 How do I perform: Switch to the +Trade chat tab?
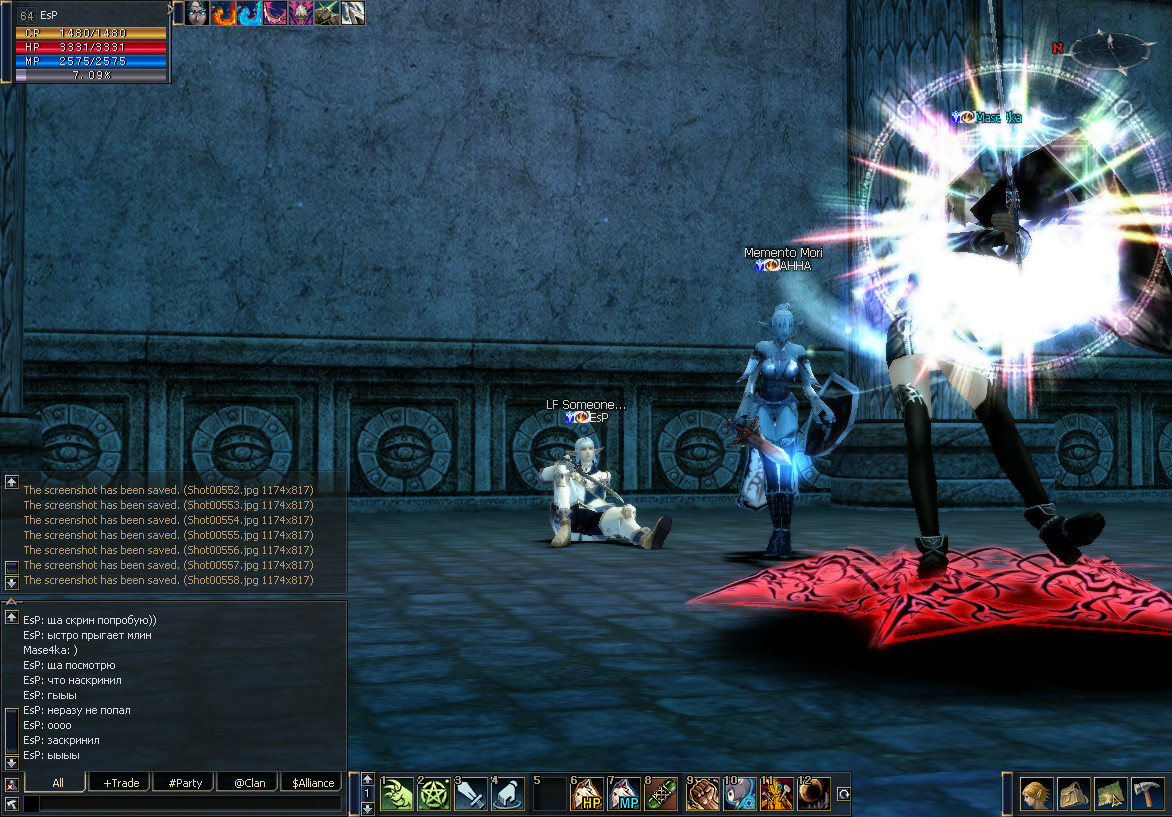tap(121, 782)
